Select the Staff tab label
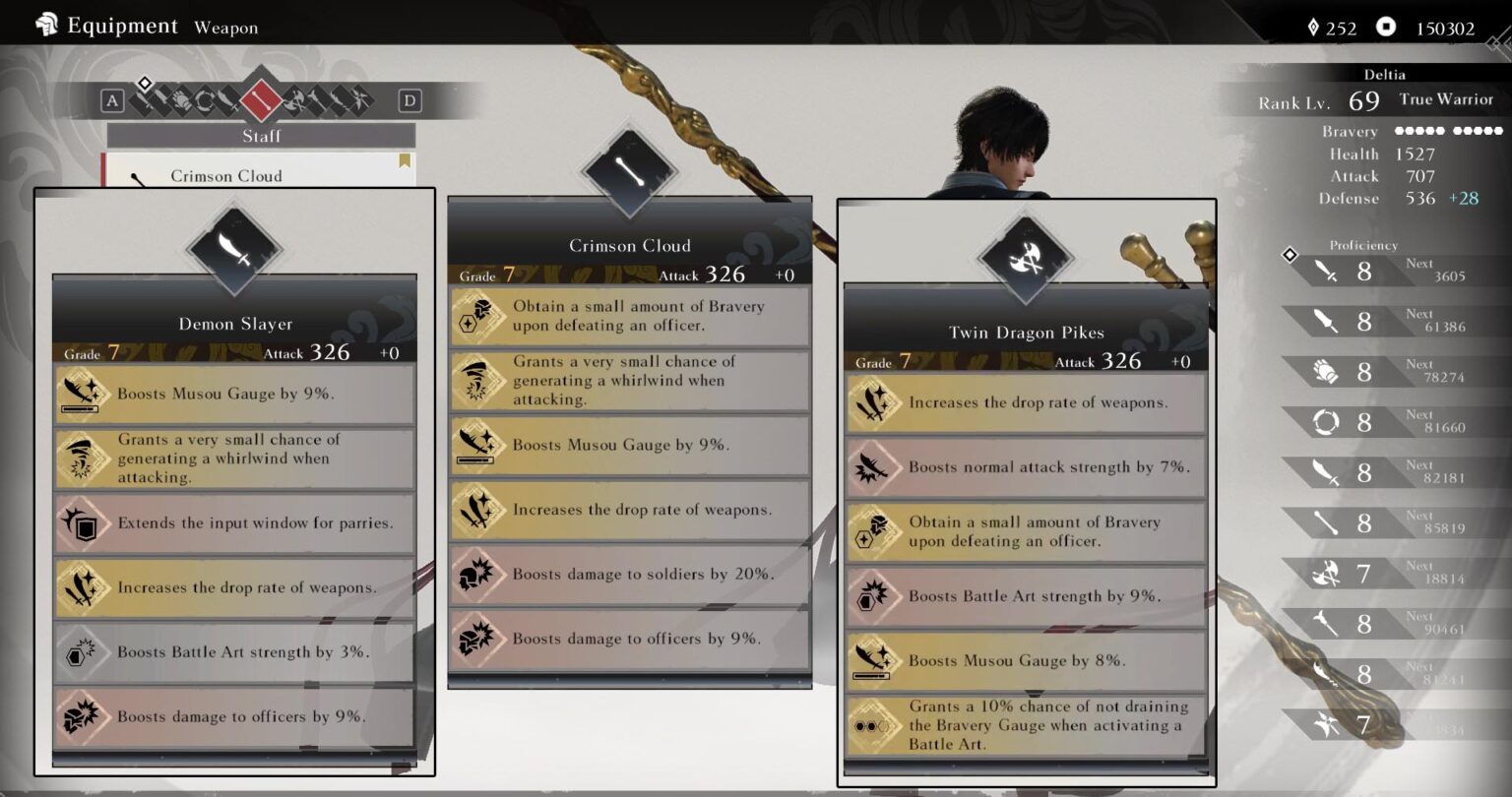The height and width of the screenshot is (797, 1512). pos(262,135)
